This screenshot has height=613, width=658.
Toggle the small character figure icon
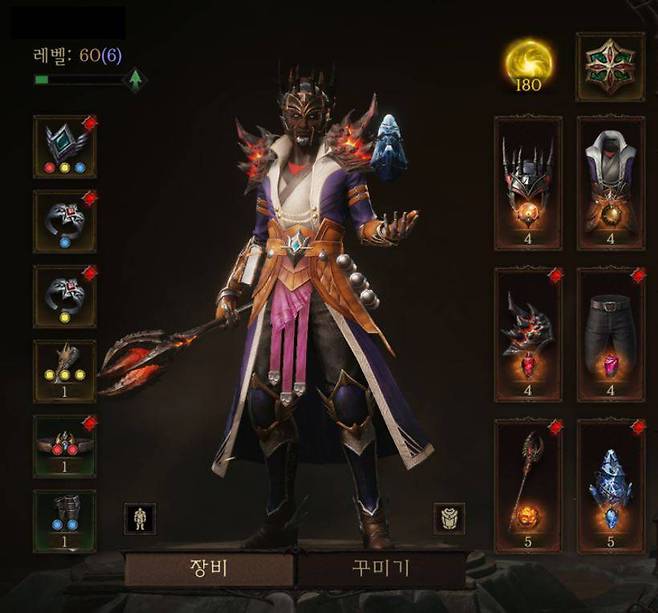pyautogui.click(x=139, y=518)
